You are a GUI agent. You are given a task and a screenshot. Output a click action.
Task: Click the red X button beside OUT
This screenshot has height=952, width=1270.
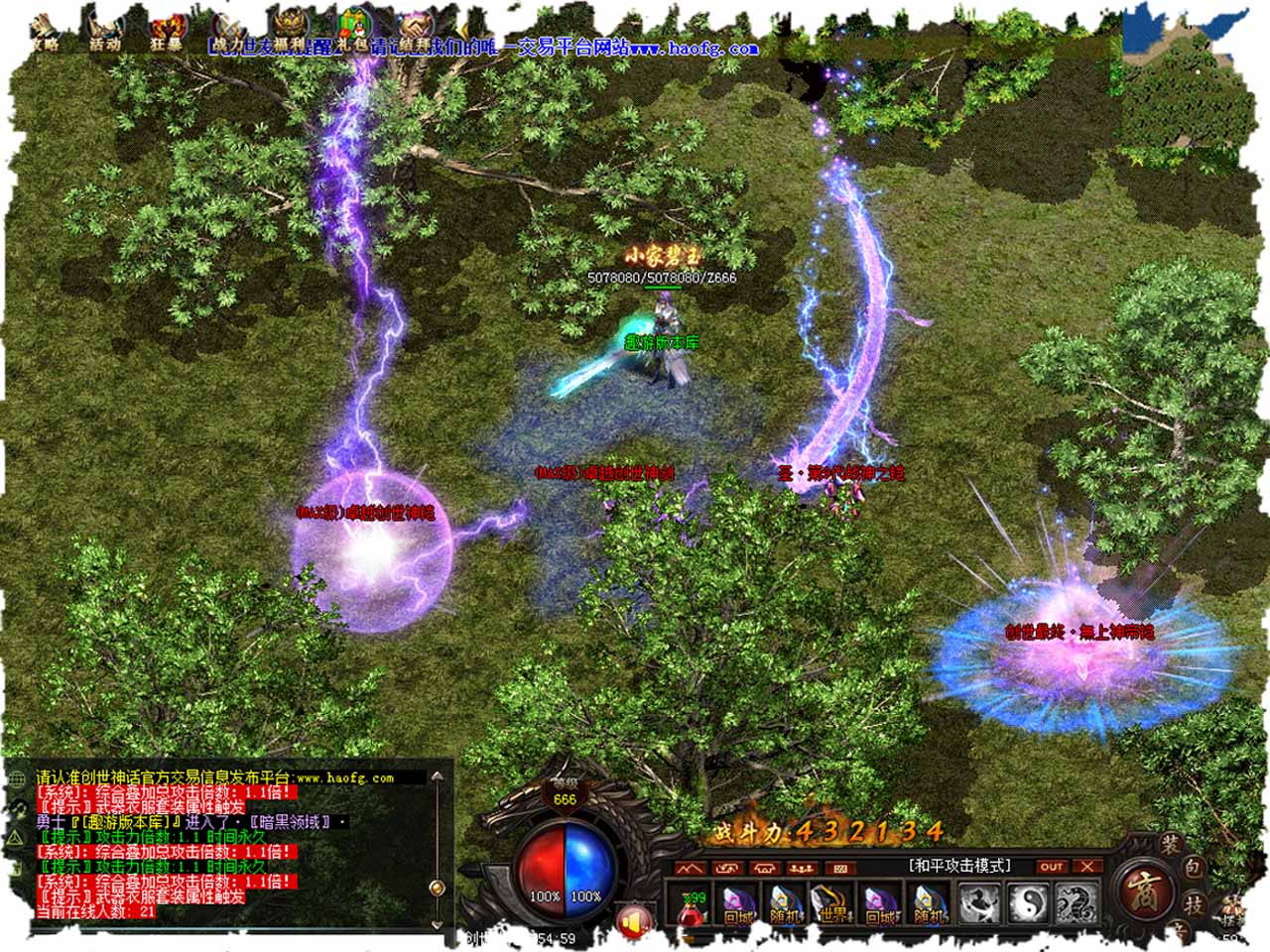pyautogui.click(x=1087, y=867)
